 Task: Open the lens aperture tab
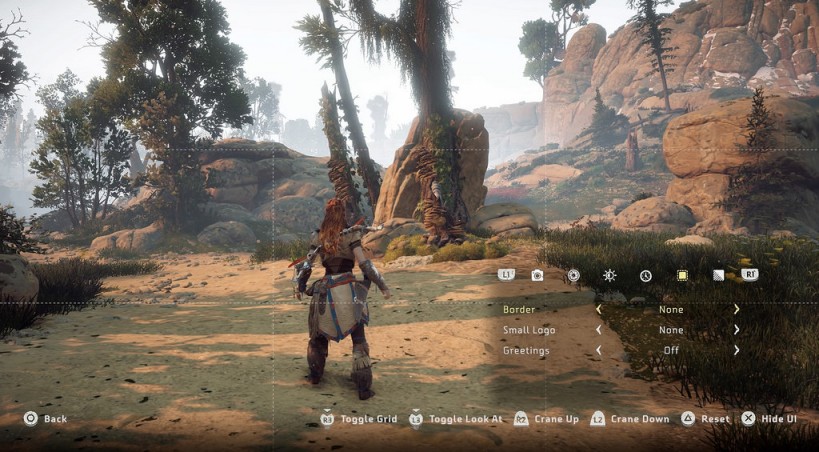[573, 275]
